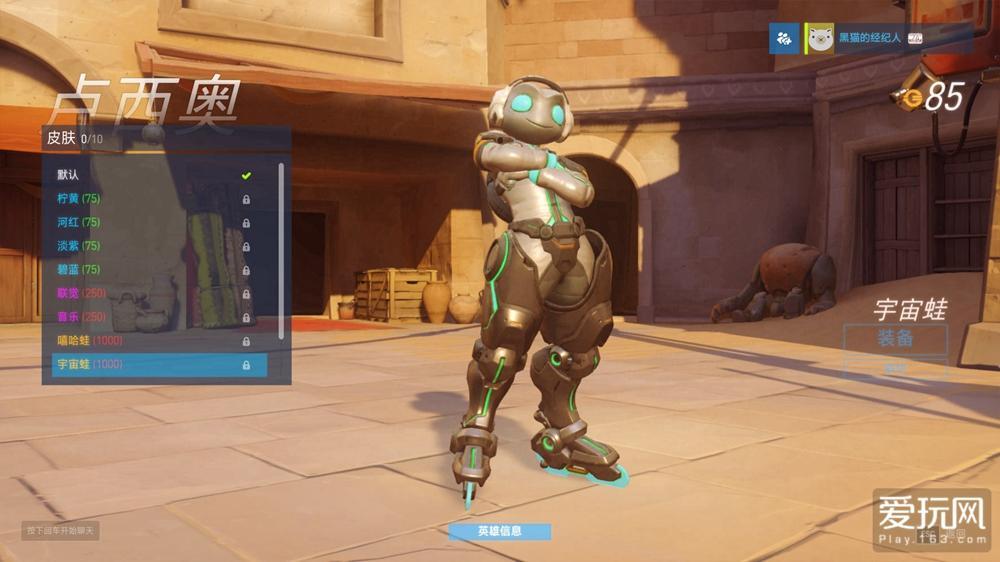The width and height of the screenshot is (1000, 562).
Task: Click the chat prompt box at bottom left
Action: pyautogui.click(x=60, y=530)
